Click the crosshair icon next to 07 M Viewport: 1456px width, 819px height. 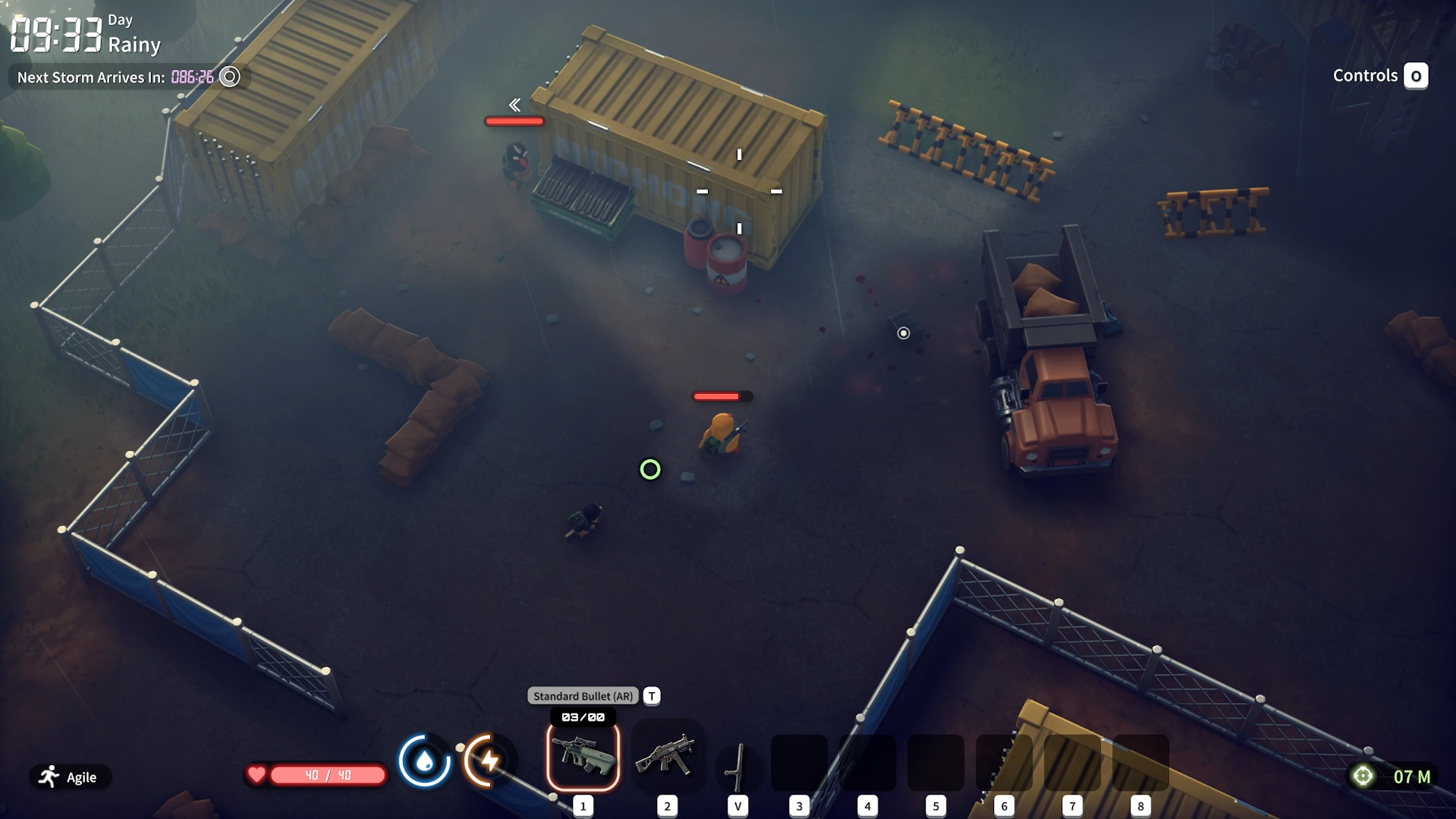tap(1363, 776)
